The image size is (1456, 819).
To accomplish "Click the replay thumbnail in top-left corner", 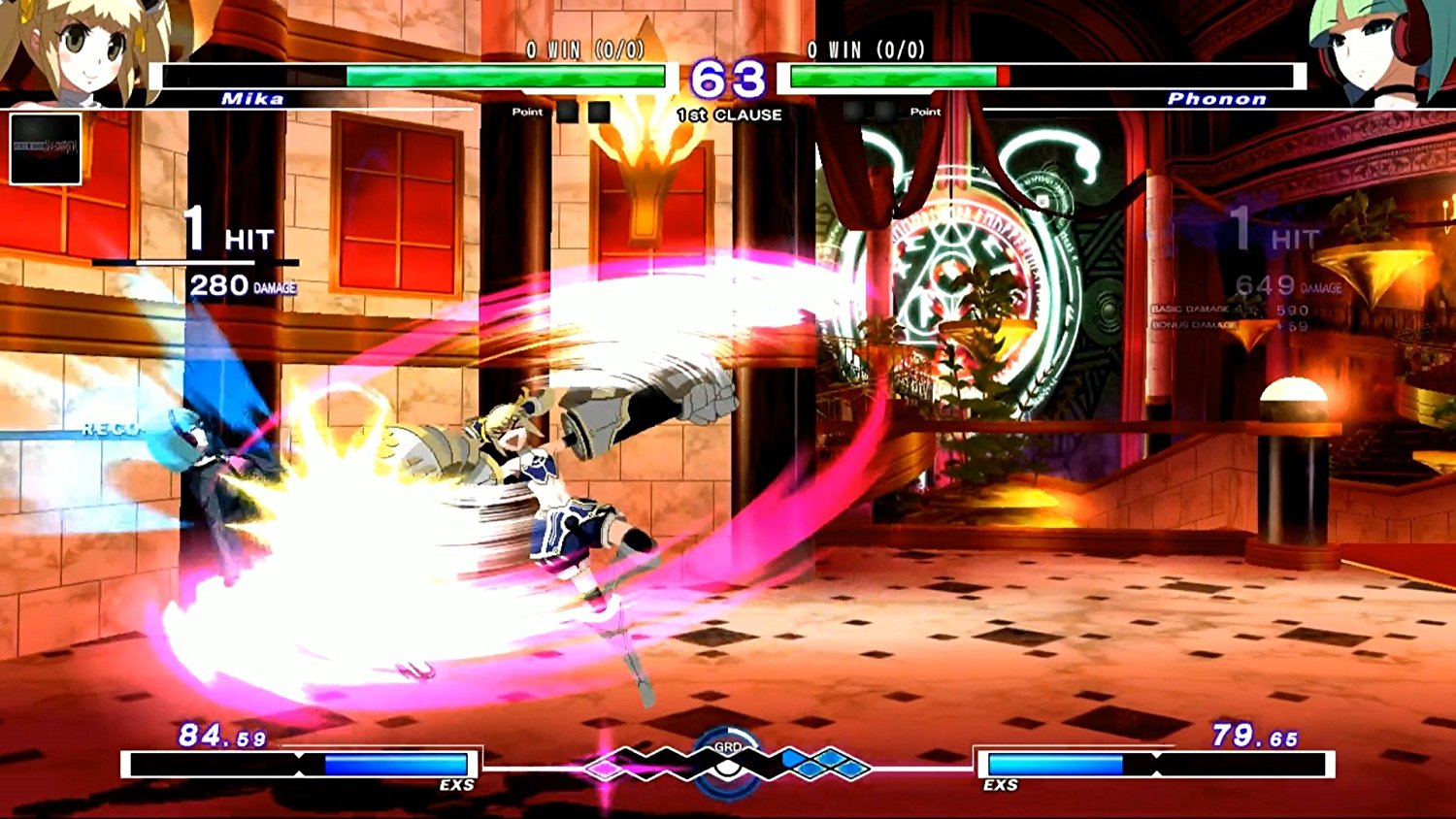I will [44, 150].
